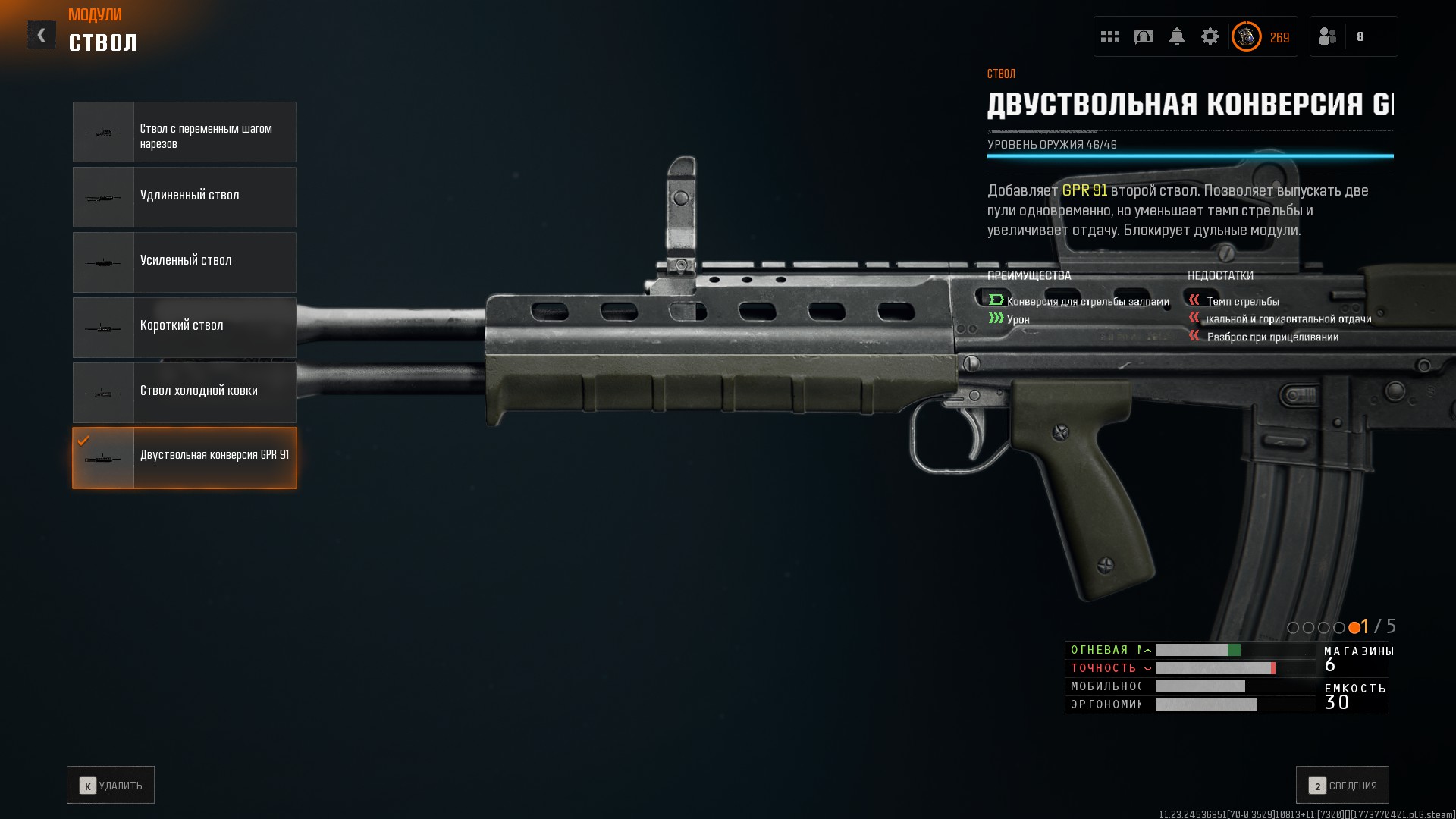Image resolution: width=1456 pixels, height=819 pixels.
Task: Open the grid menu icon
Action: pyautogui.click(x=1110, y=36)
